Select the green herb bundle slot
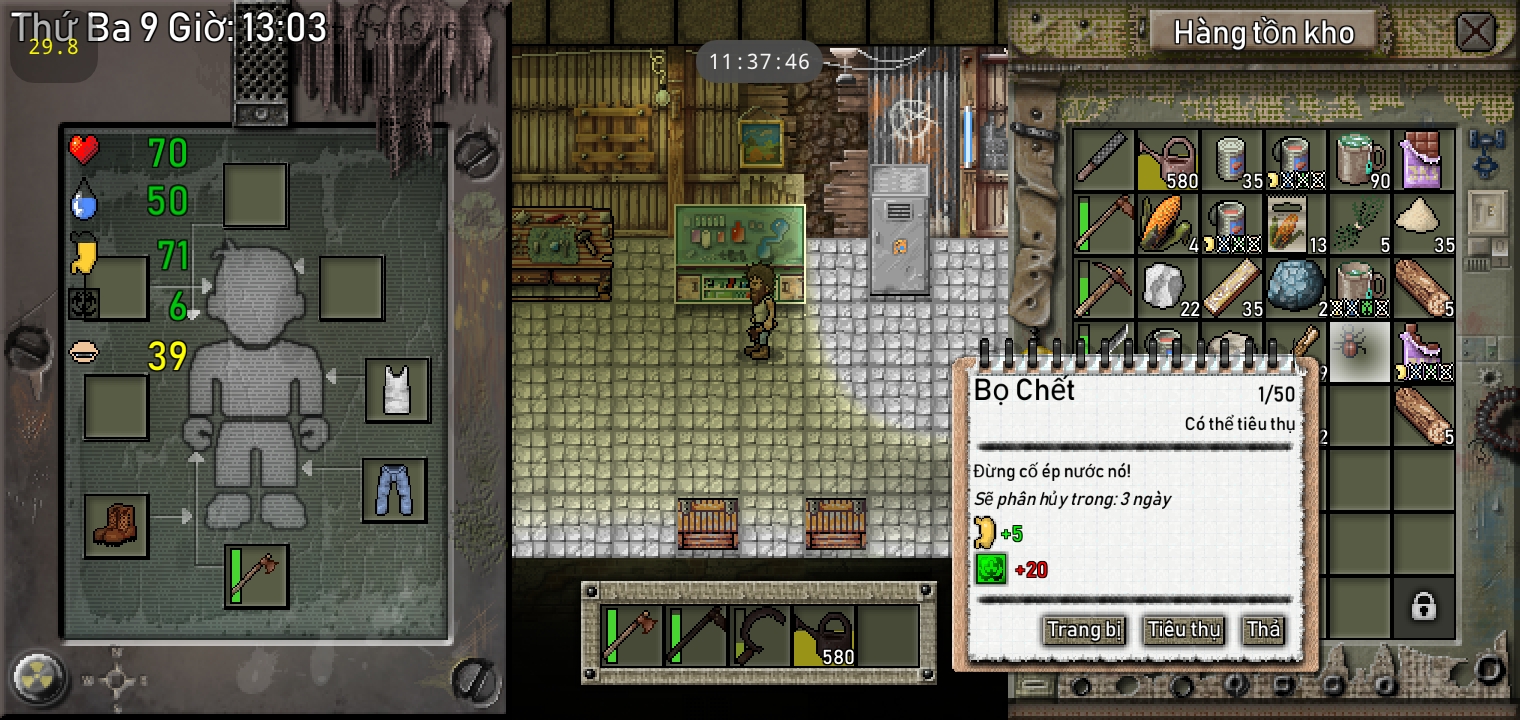 click(x=1360, y=224)
